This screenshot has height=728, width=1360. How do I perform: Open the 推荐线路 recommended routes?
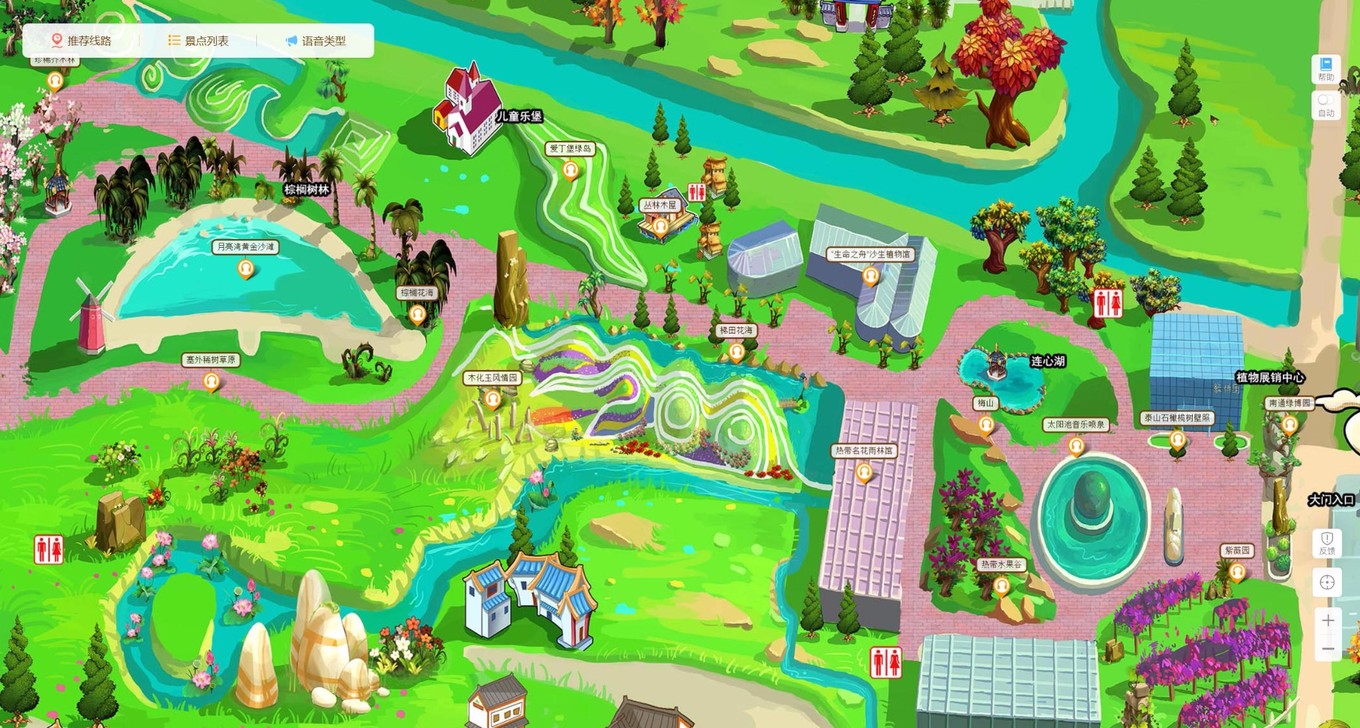click(80, 41)
